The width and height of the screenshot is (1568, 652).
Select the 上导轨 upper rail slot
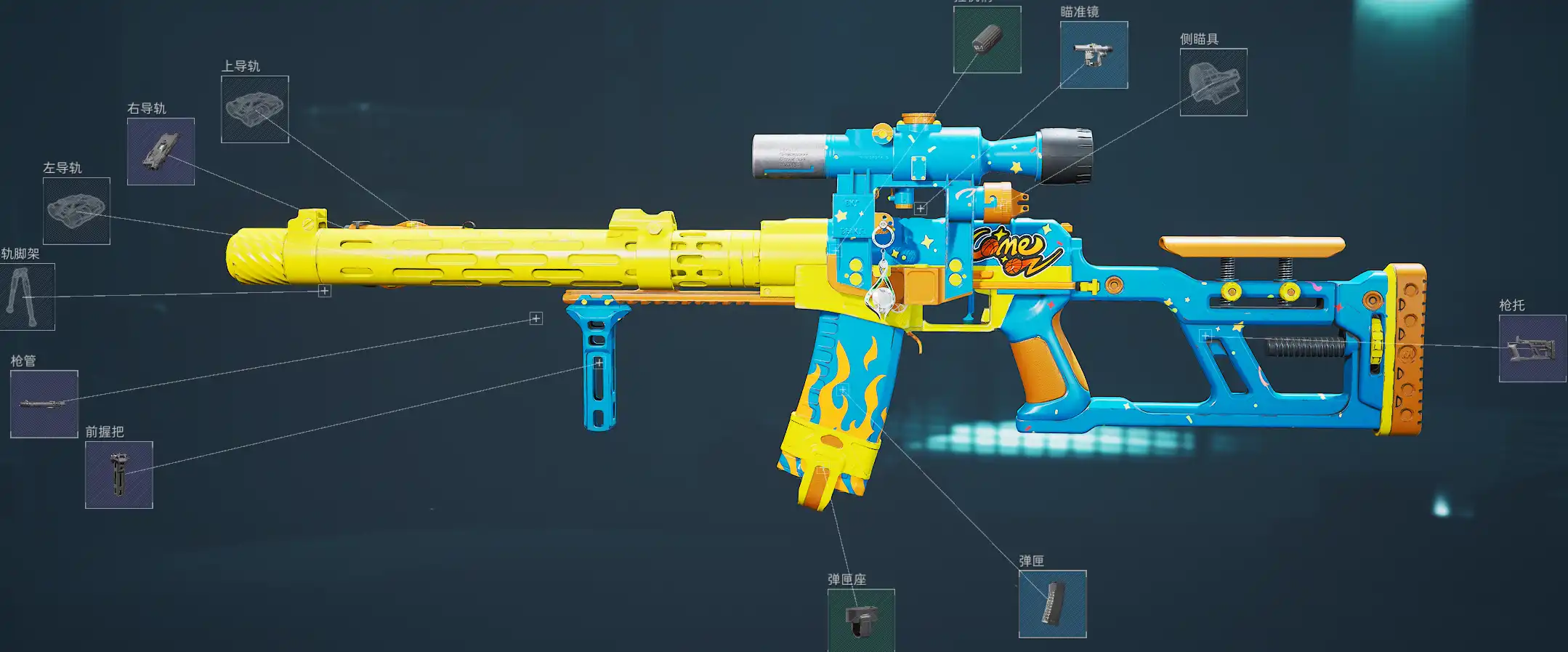pyautogui.click(x=255, y=109)
